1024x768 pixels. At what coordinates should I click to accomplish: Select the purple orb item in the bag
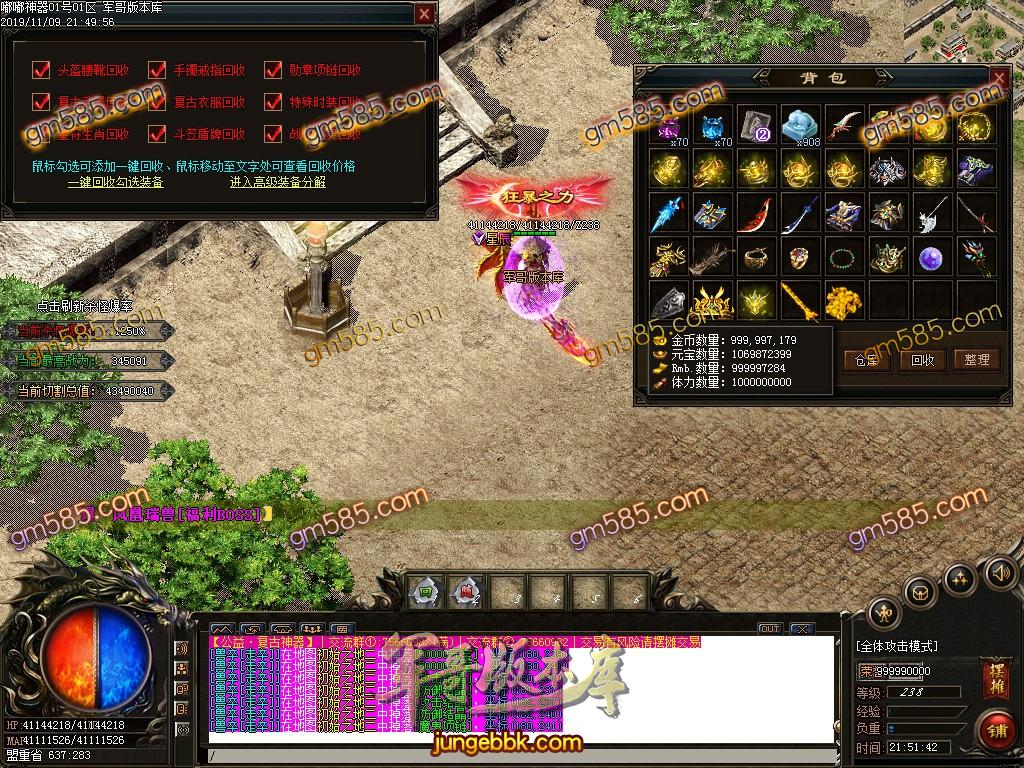[931, 256]
